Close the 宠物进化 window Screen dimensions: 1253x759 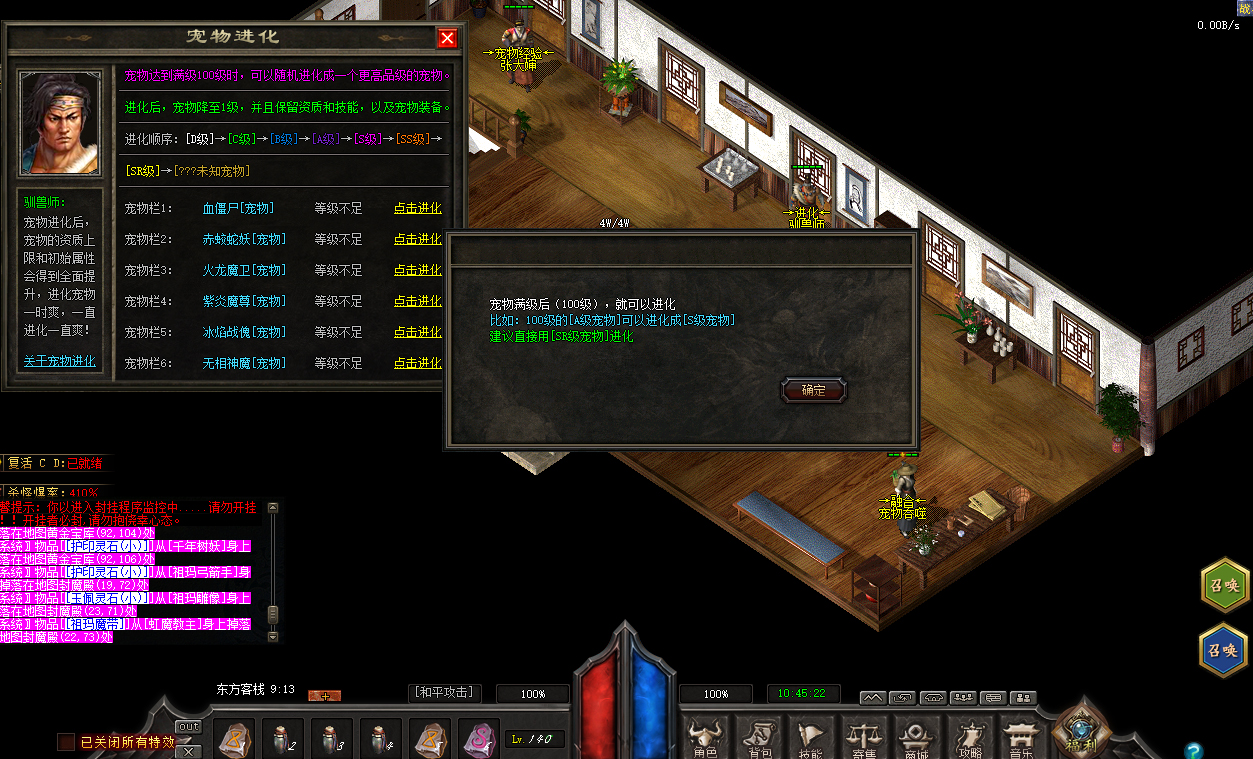(x=447, y=38)
